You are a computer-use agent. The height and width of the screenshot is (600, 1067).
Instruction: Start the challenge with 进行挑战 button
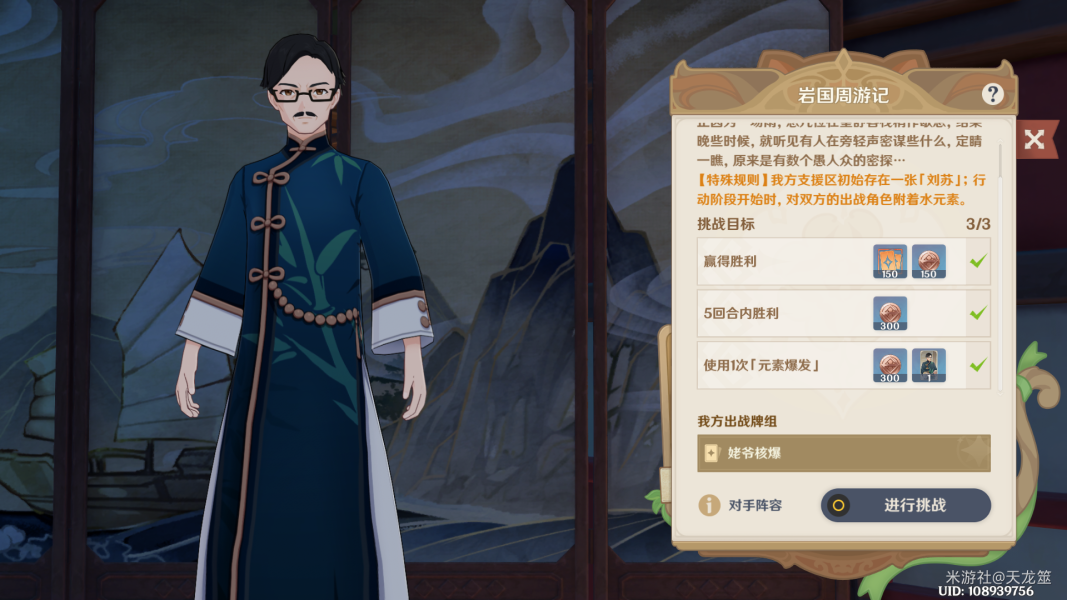[x=905, y=505]
